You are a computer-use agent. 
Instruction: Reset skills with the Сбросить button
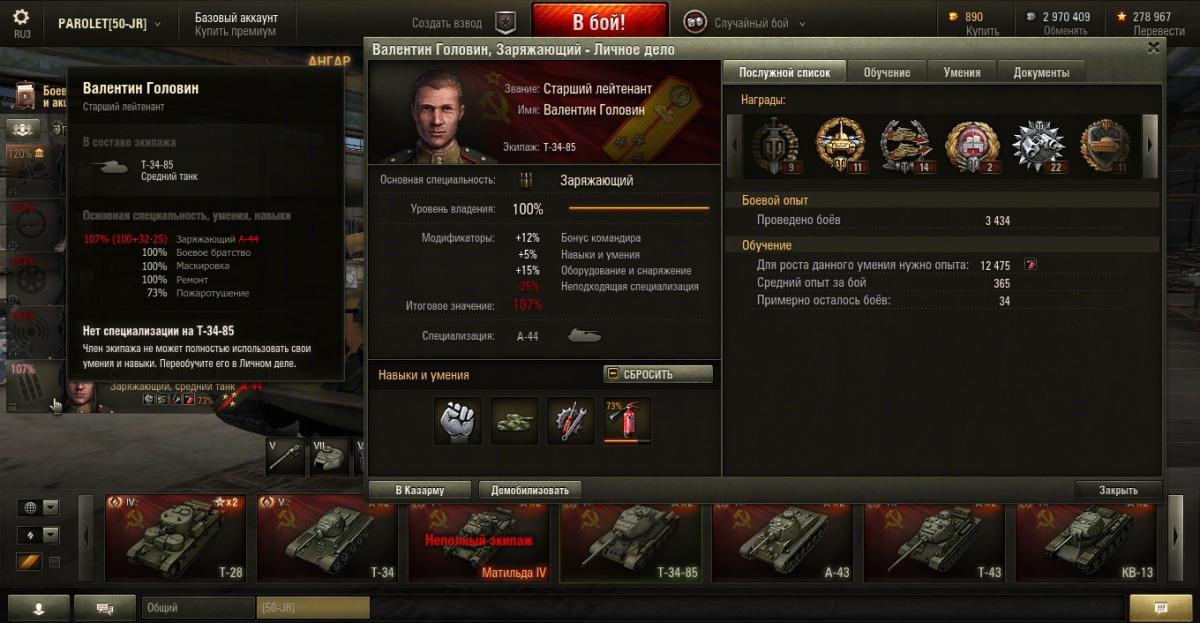pyautogui.click(x=658, y=374)
